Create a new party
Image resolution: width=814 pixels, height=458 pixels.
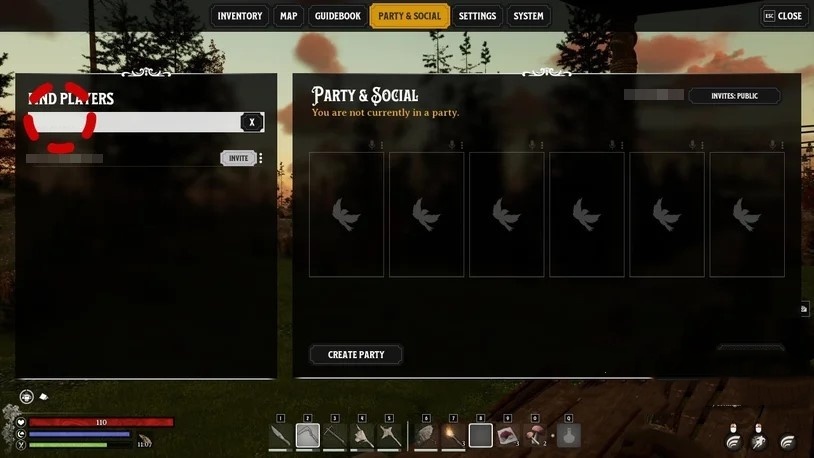click(356, 354)
